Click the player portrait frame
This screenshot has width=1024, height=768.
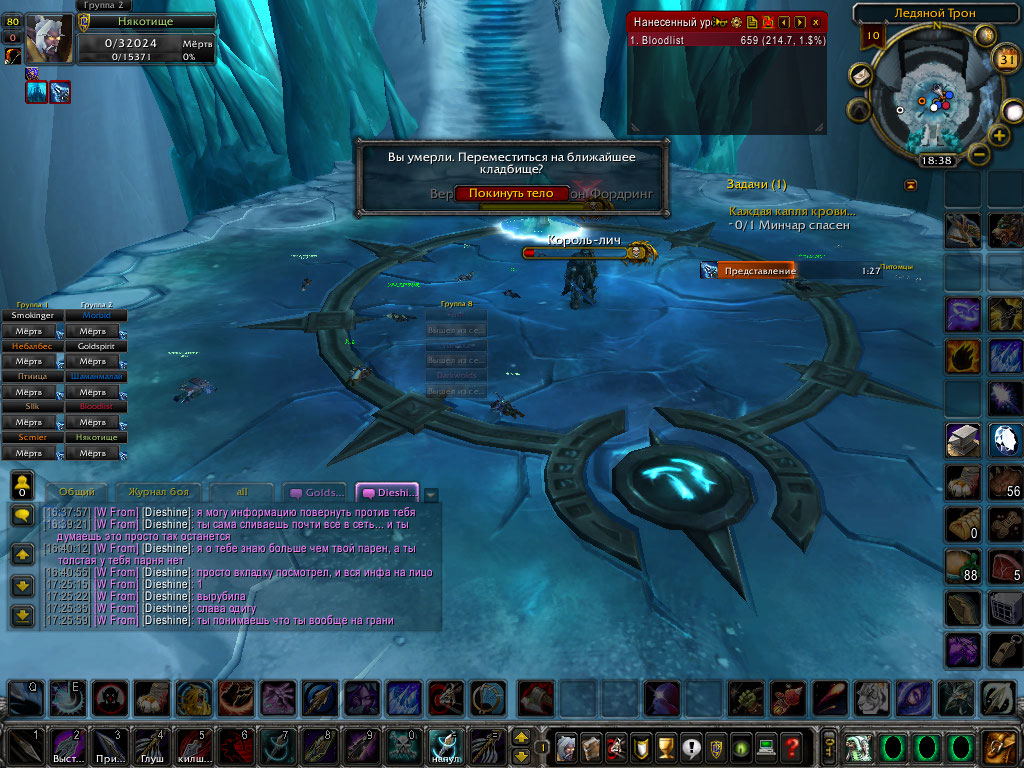(49, 39)
